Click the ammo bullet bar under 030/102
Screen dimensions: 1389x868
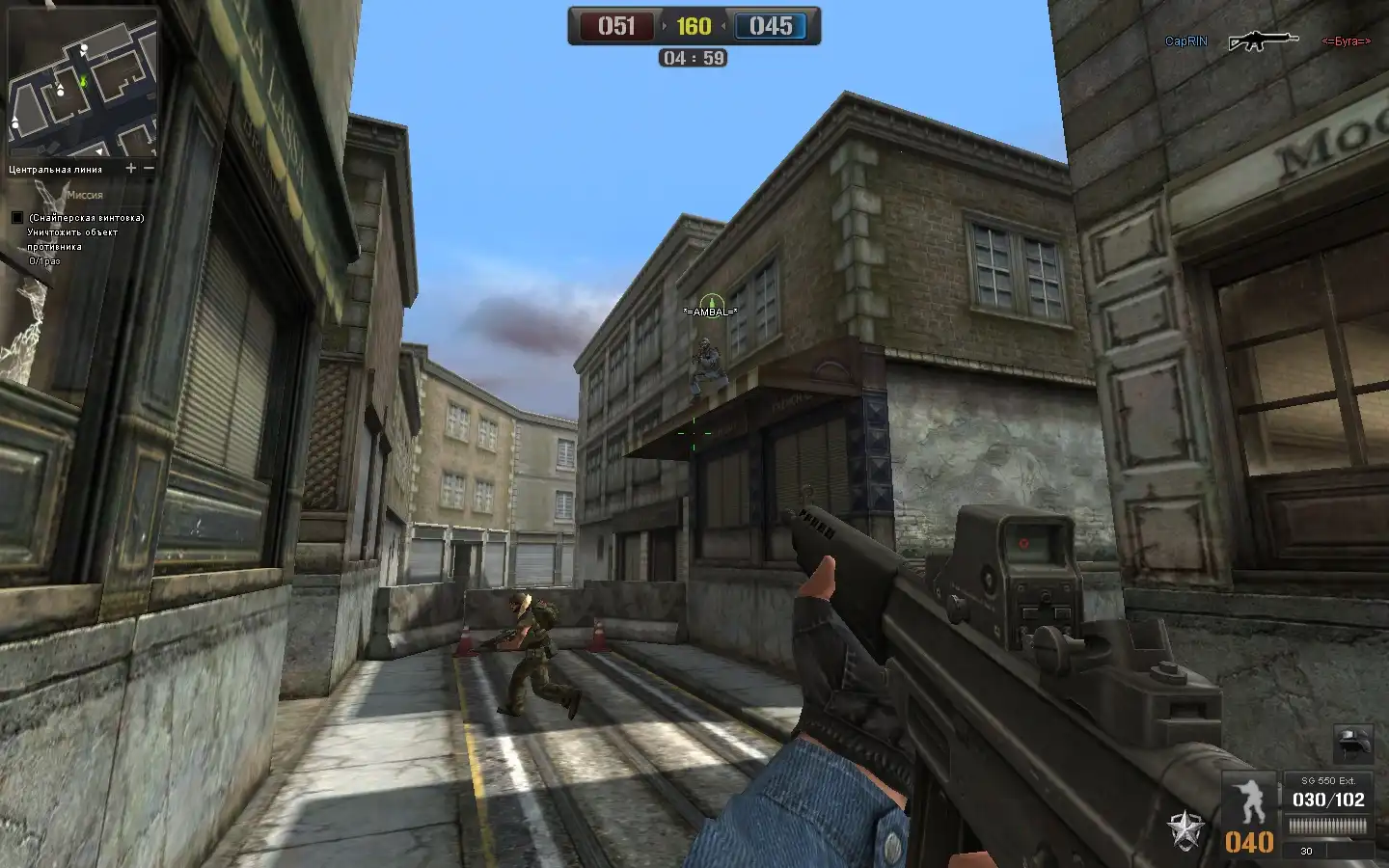point(1327,825)
